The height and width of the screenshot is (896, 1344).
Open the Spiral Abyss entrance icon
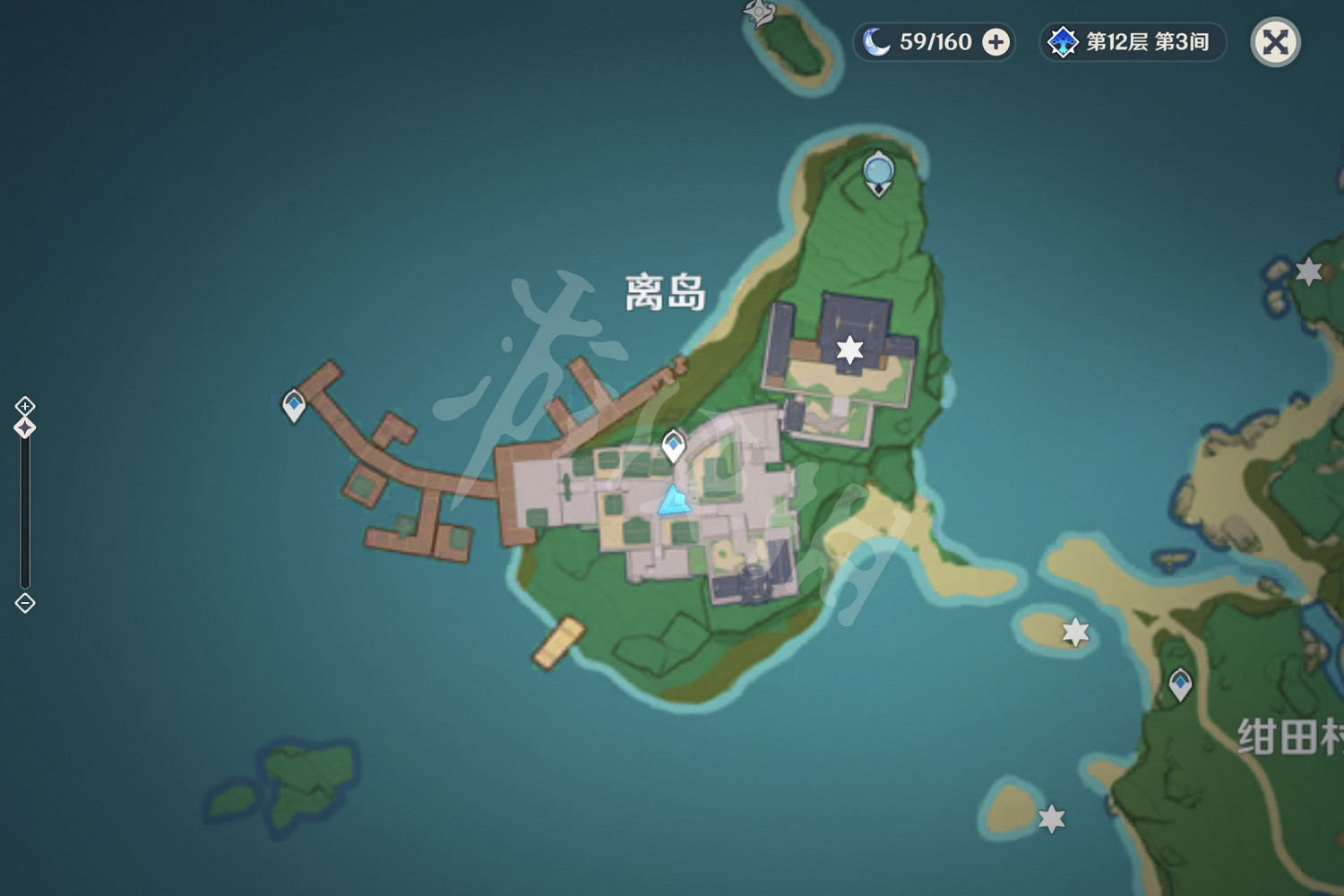point(1063,40)
